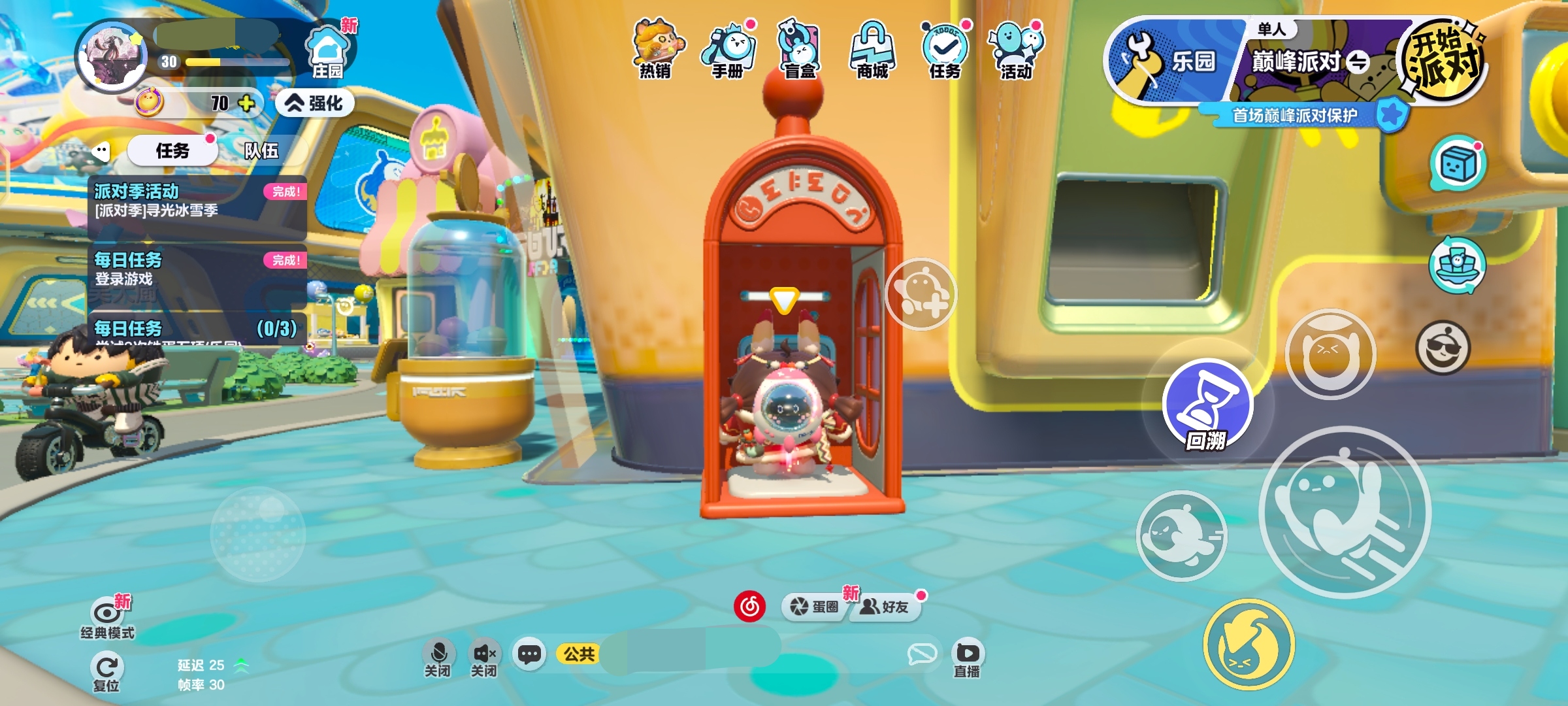Screen dimensions: 1568x706
Task: Open the 商城 shop
Action: [873, 49]
